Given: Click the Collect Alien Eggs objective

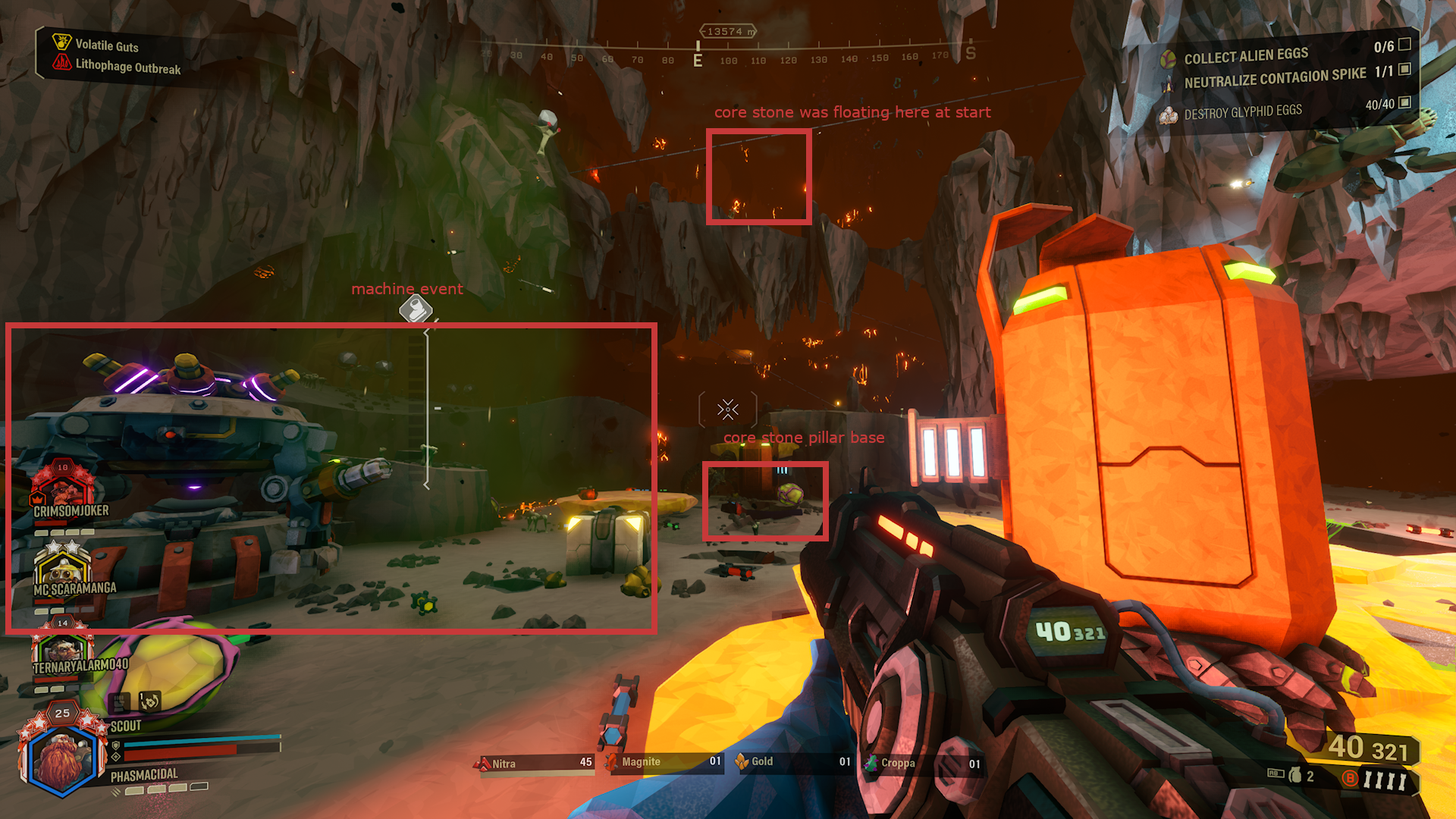Looking at the screenshot, I should coord(1246,55).
